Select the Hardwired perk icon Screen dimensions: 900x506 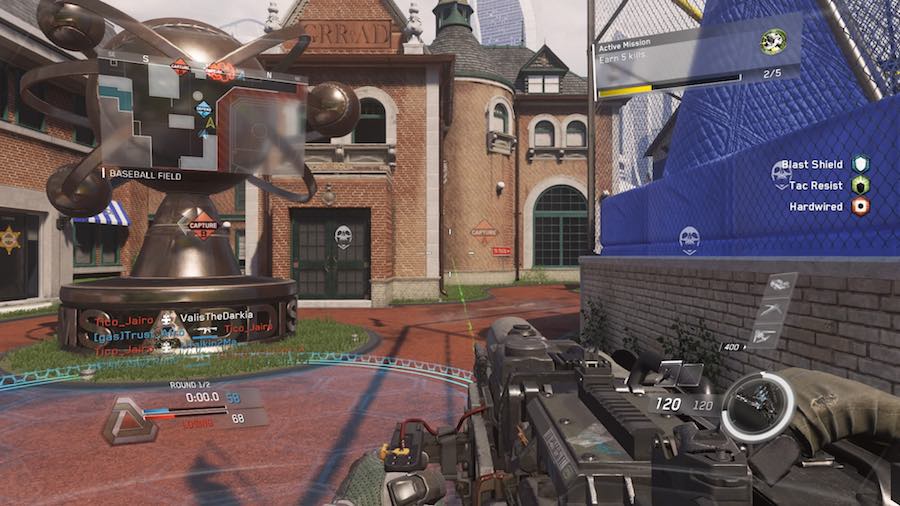pyautogui.click(x=860, y=206)
